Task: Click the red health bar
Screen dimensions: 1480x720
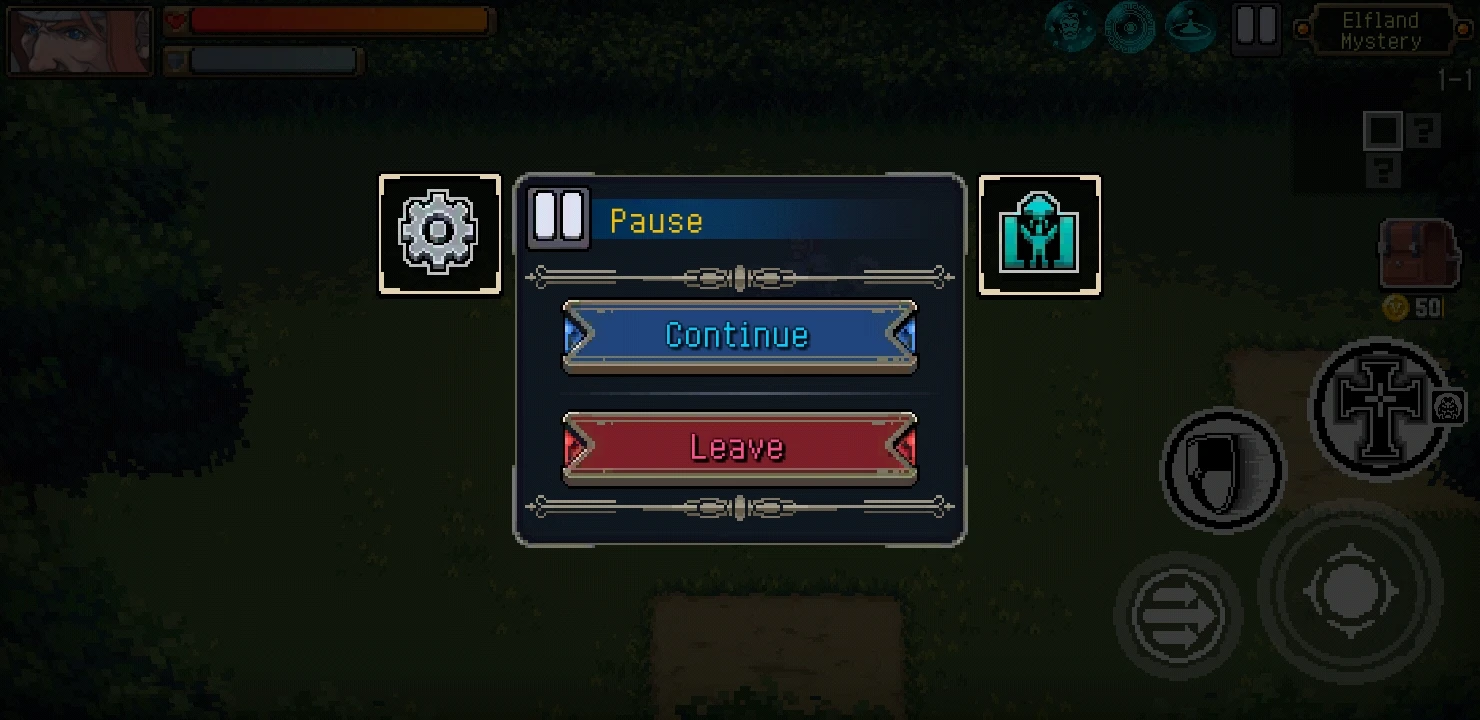Action: click(330, 18)
